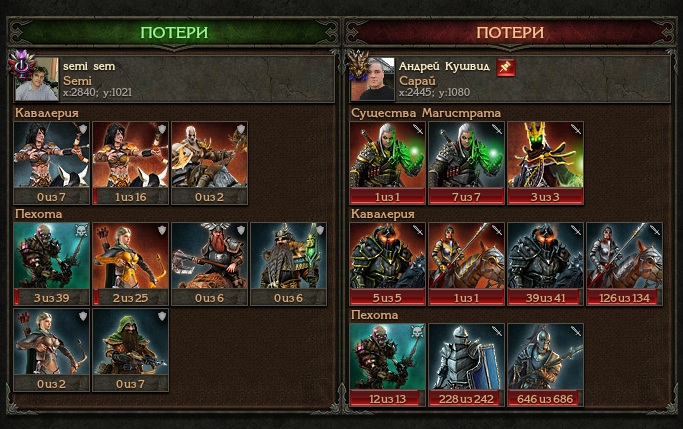Open Андрей Кушвид's player avatar
The width and height of the screenshot is (683, 429).
pos(372,79)
